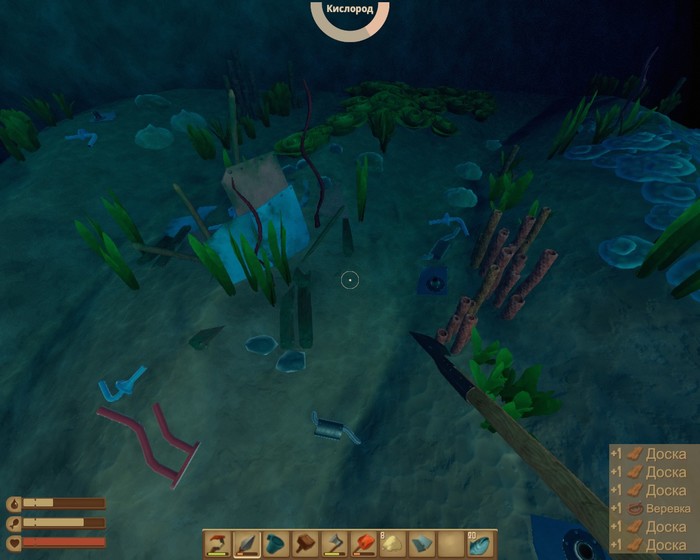Viewport: 700px width, 560px height.
Task: Switch to the axe in the hotbar
Action: [333, 544]
